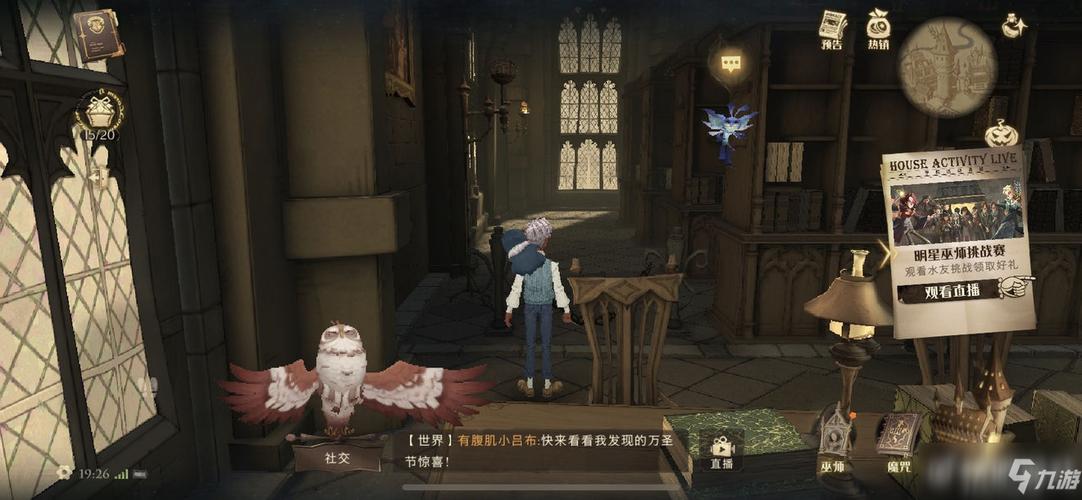The height and width of the screenshot is (500, 1082).
Task: Open the 预告 newspaper preview
Action: 832,30
